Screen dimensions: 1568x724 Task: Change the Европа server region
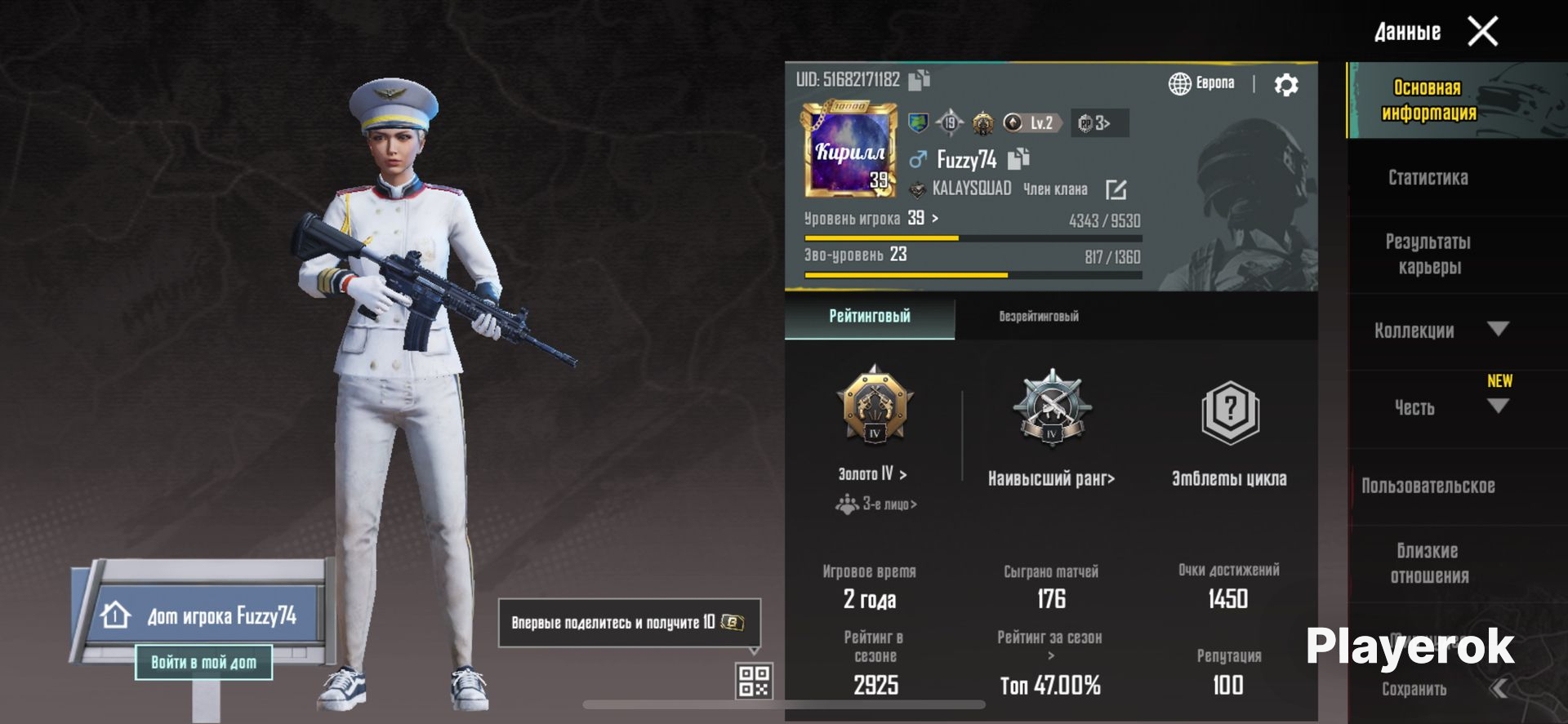tap(1202, 83)
